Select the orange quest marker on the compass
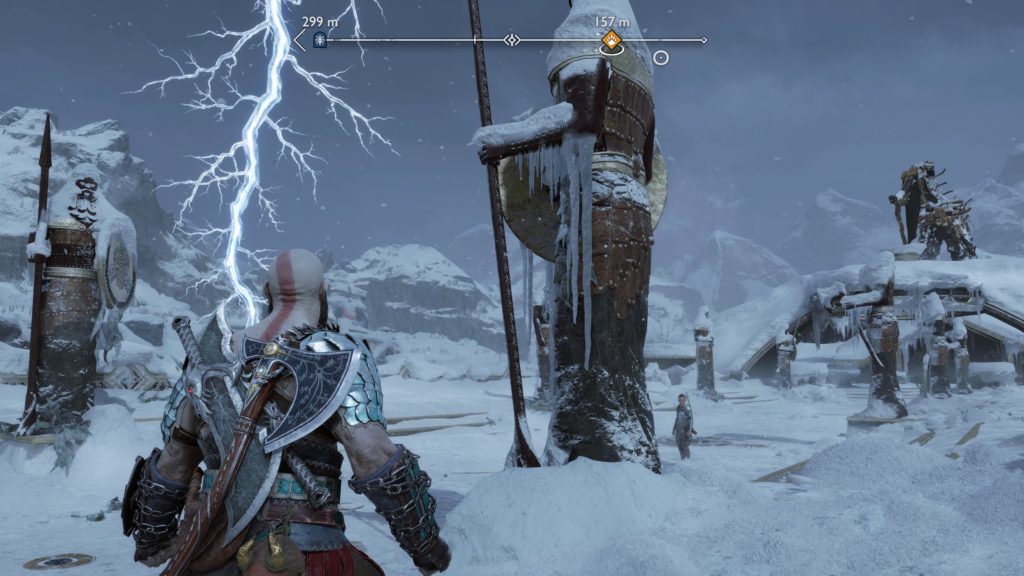The height and width of the screenshot is (576, 1024). tap(610, 40)
